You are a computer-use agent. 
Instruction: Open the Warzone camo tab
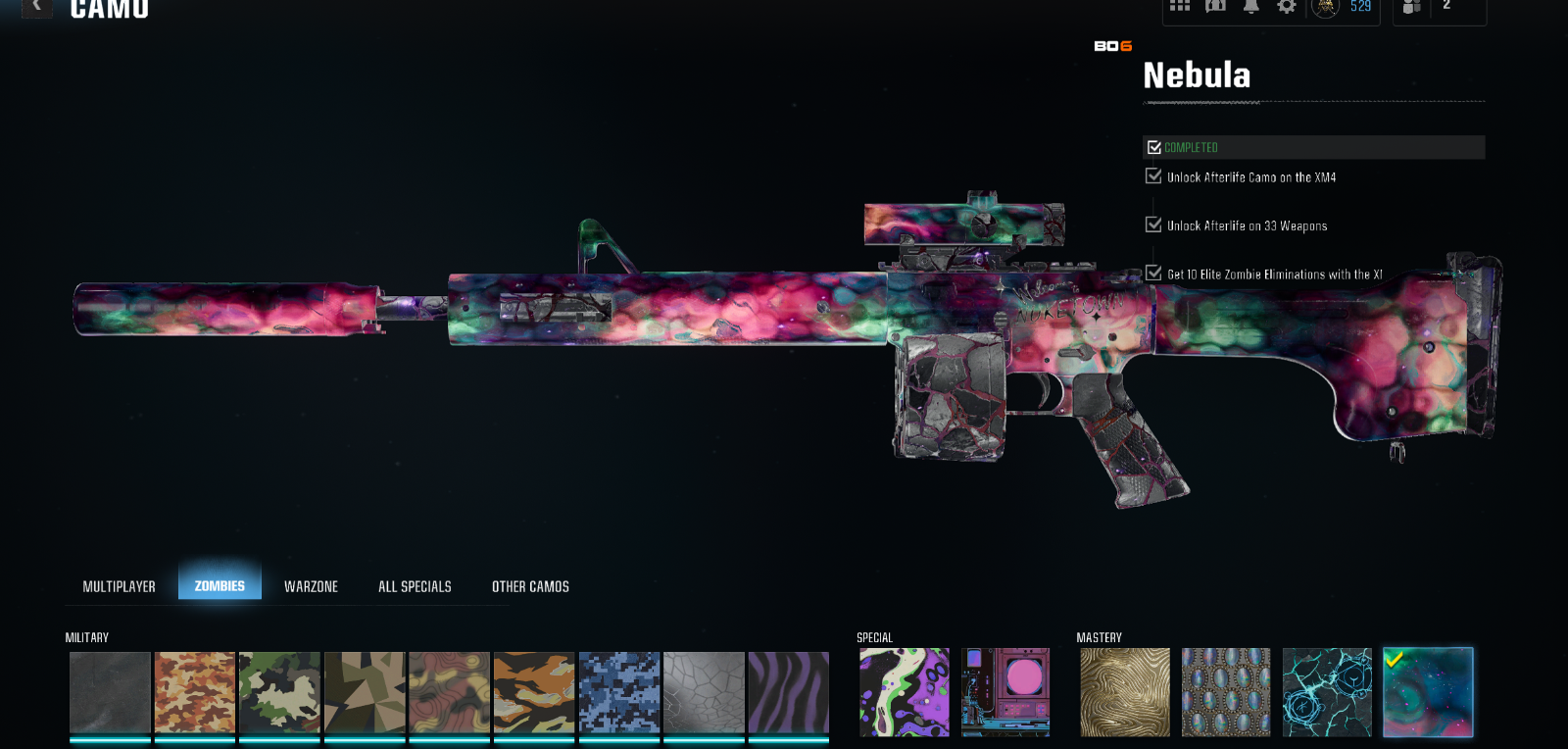[311, 586]
